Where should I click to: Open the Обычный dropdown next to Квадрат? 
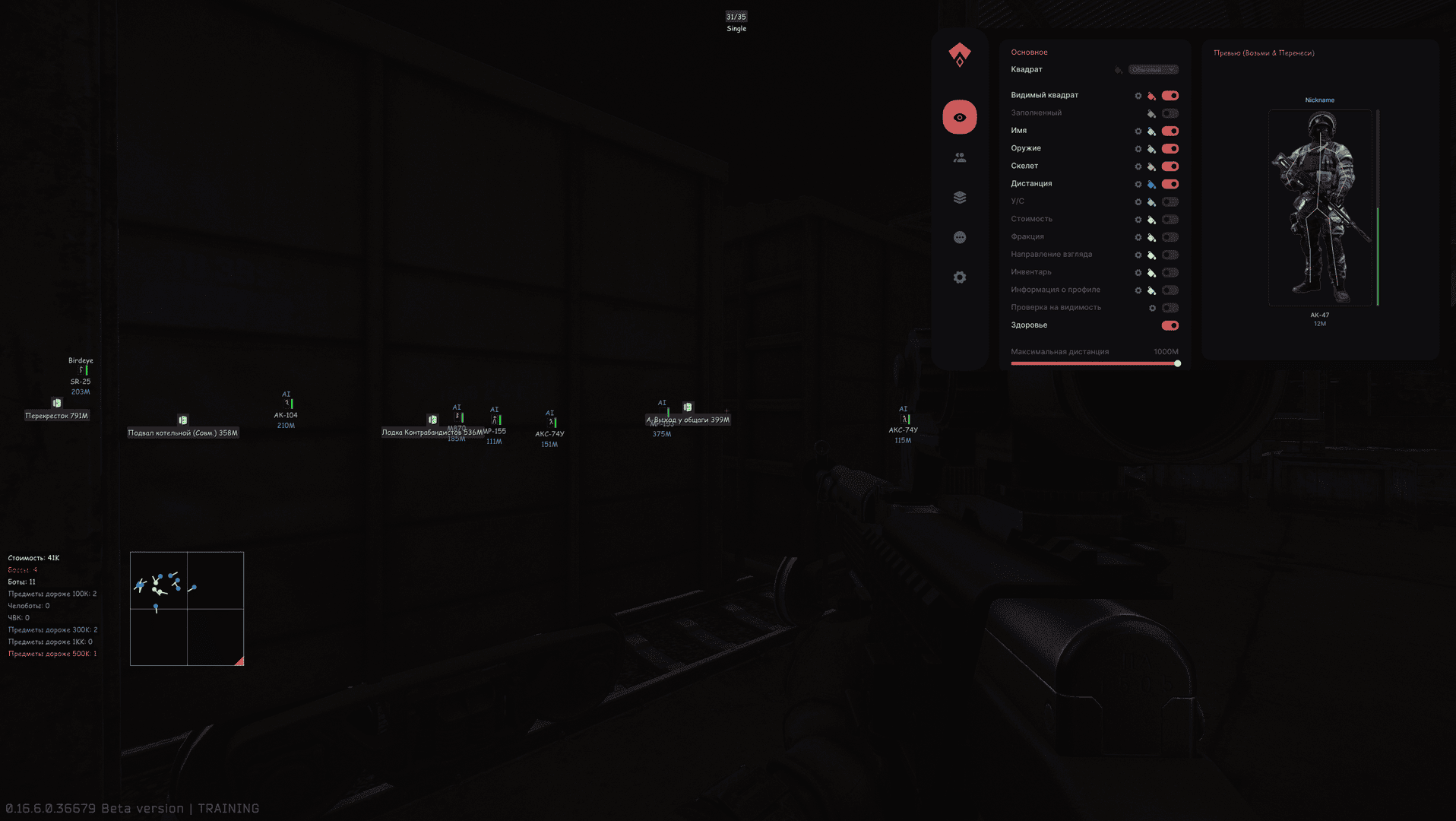pos(1155,69)
